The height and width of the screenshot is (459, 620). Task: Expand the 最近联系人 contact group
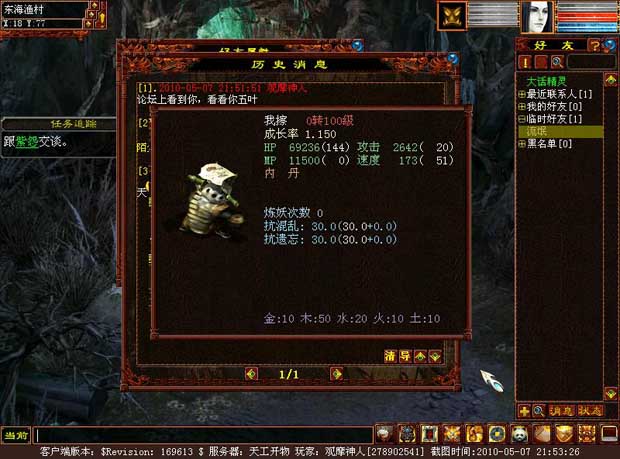[x=521, y=94]
